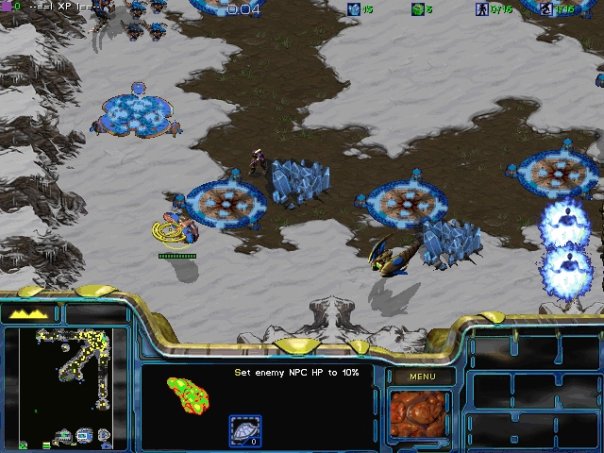
Task: Toggle the yellow minimap terrain button
Action: (x=32, y=313)
